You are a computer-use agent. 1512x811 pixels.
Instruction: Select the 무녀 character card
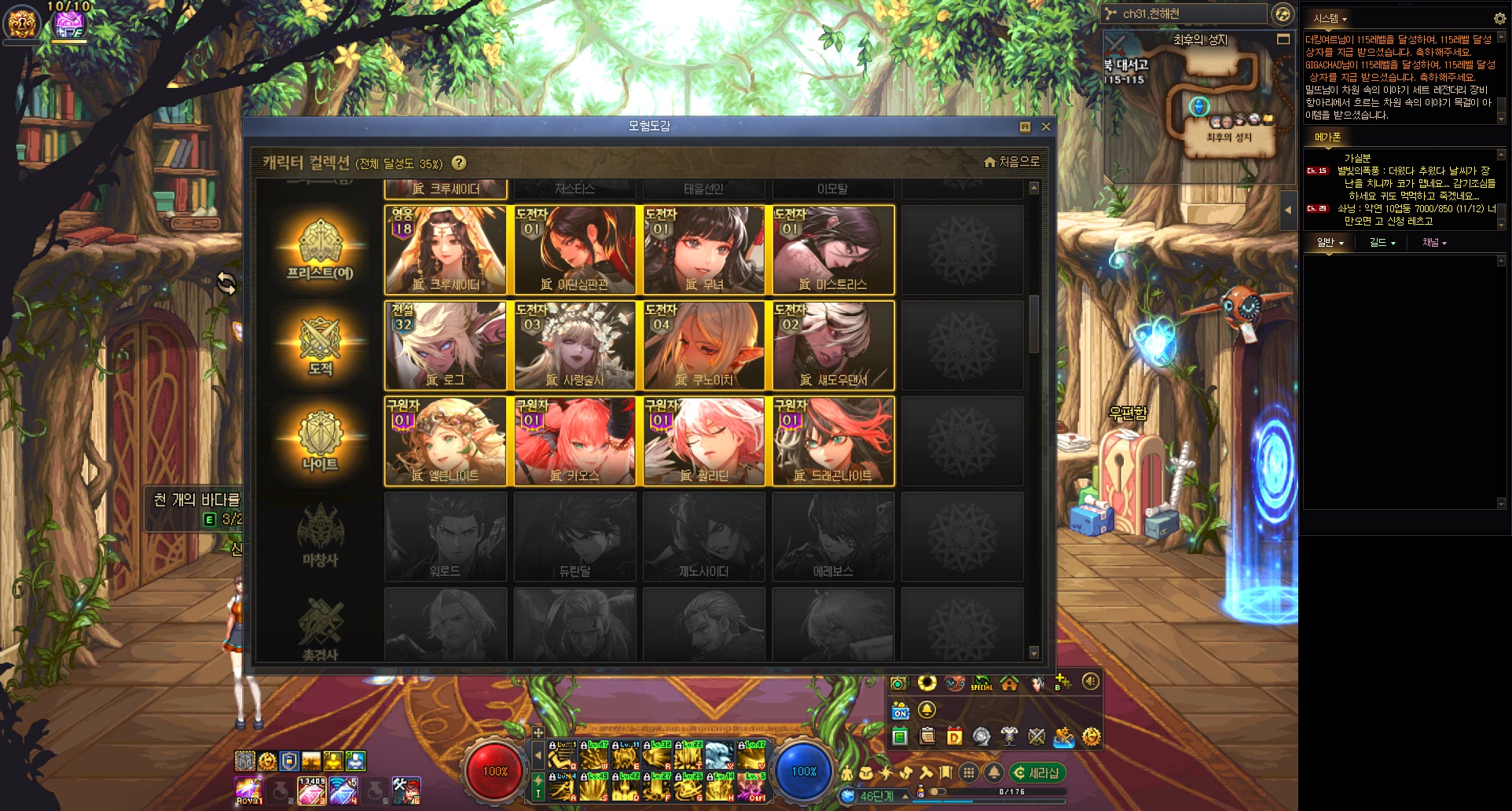(x=703, y=250)
